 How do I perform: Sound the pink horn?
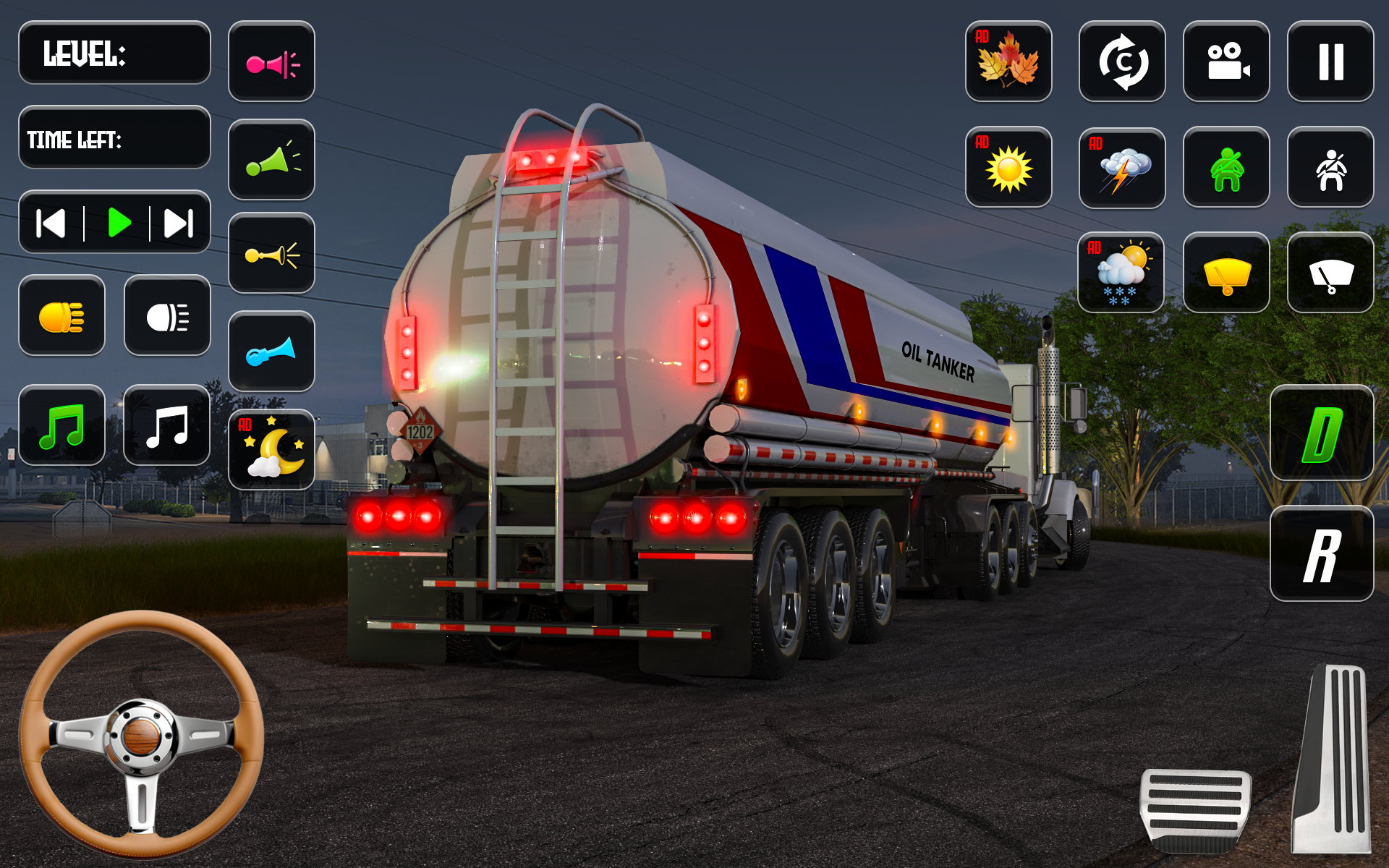[271, 61]
